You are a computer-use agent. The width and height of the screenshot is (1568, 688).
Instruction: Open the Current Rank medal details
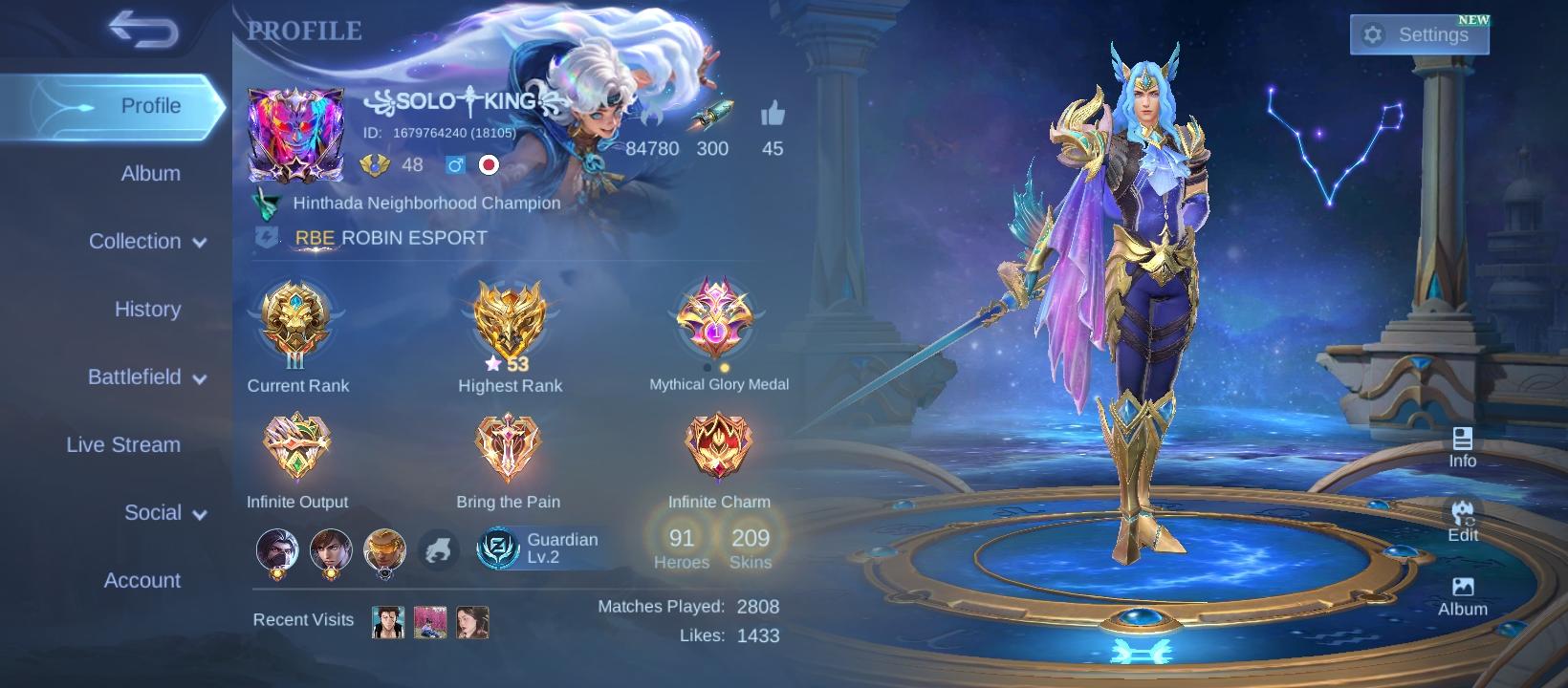pyautogui.click(x=296, y=325)
